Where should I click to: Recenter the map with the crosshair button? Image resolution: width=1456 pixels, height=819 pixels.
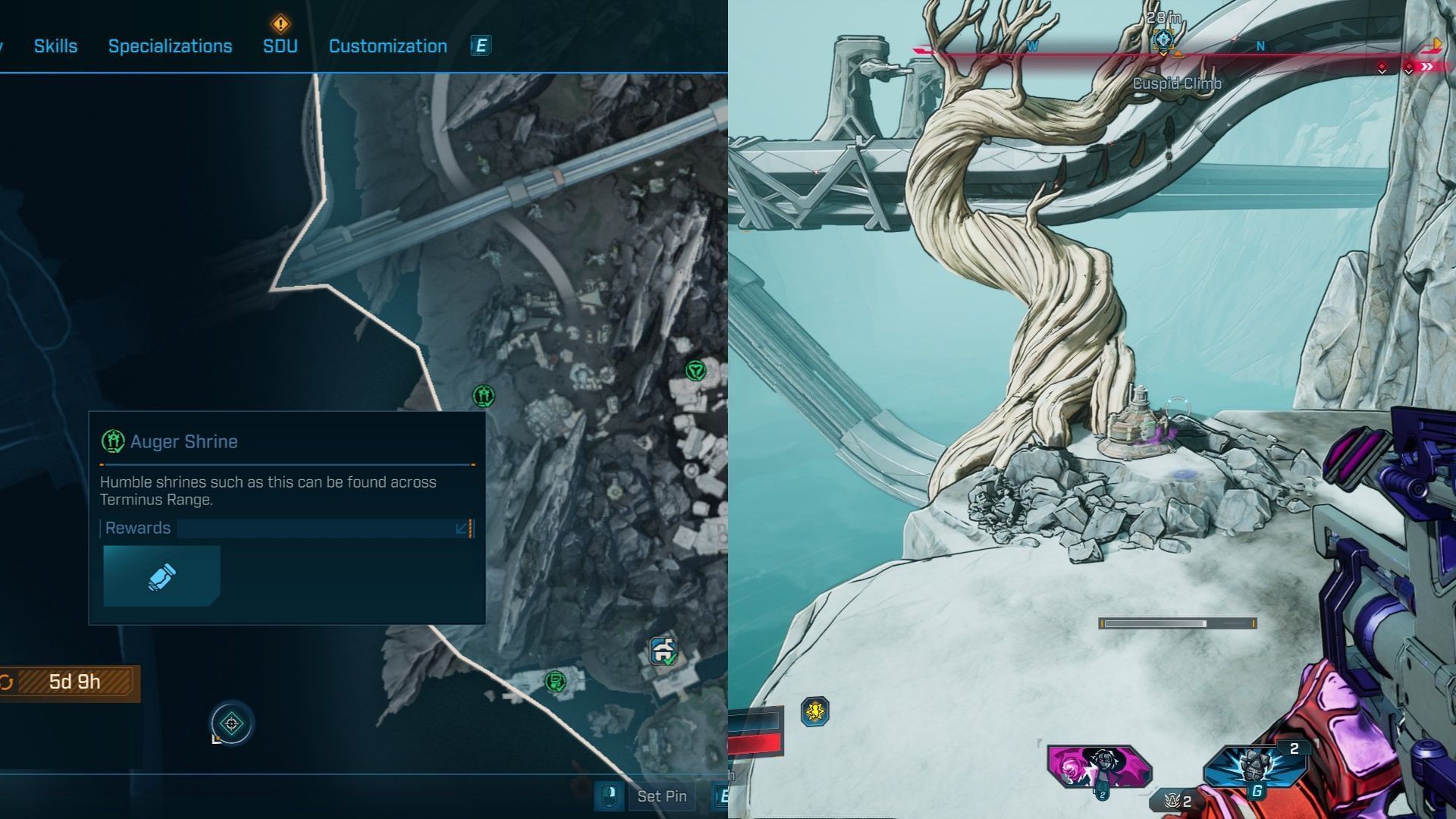(x=232, y=723)
